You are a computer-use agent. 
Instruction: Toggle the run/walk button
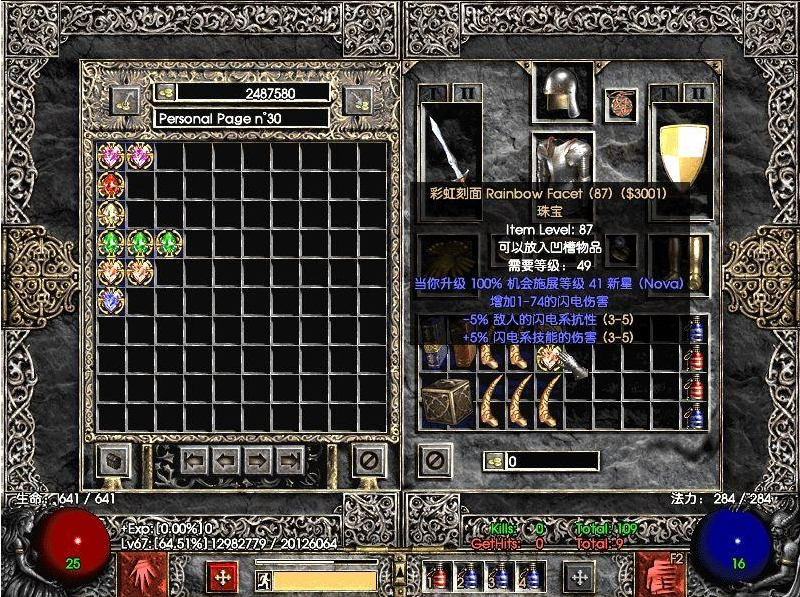tap(263, 580)
